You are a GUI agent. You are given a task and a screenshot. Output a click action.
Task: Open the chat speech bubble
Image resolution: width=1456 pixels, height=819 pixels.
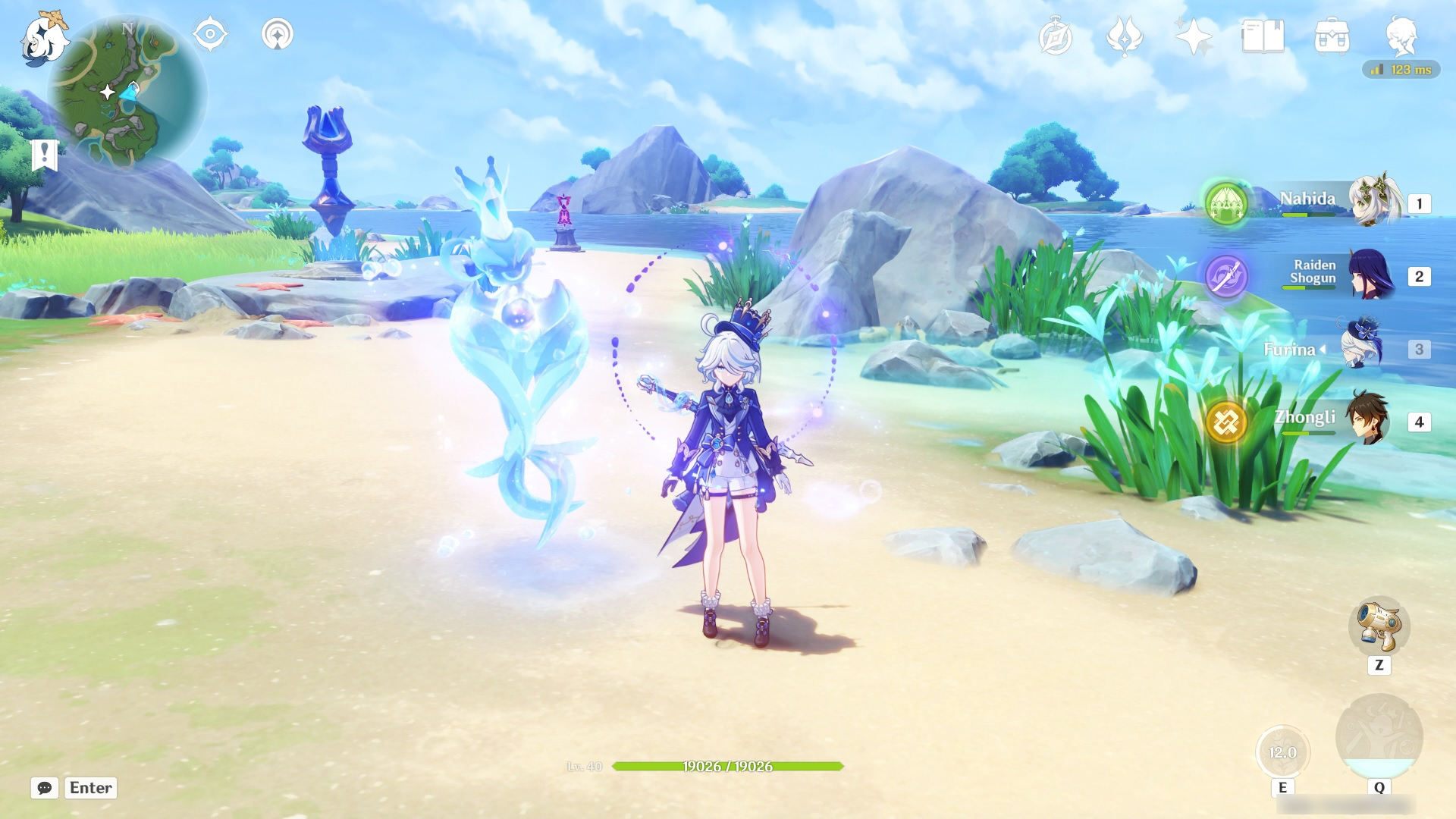point(45,788)
